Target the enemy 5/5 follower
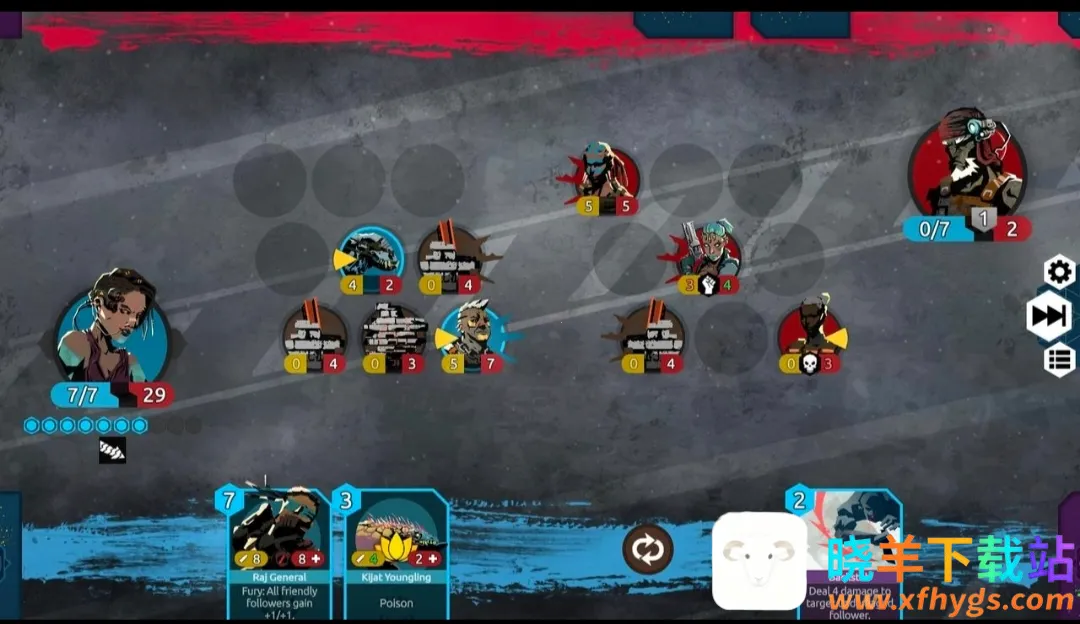 pyautogui.click(x=606, y=175)
